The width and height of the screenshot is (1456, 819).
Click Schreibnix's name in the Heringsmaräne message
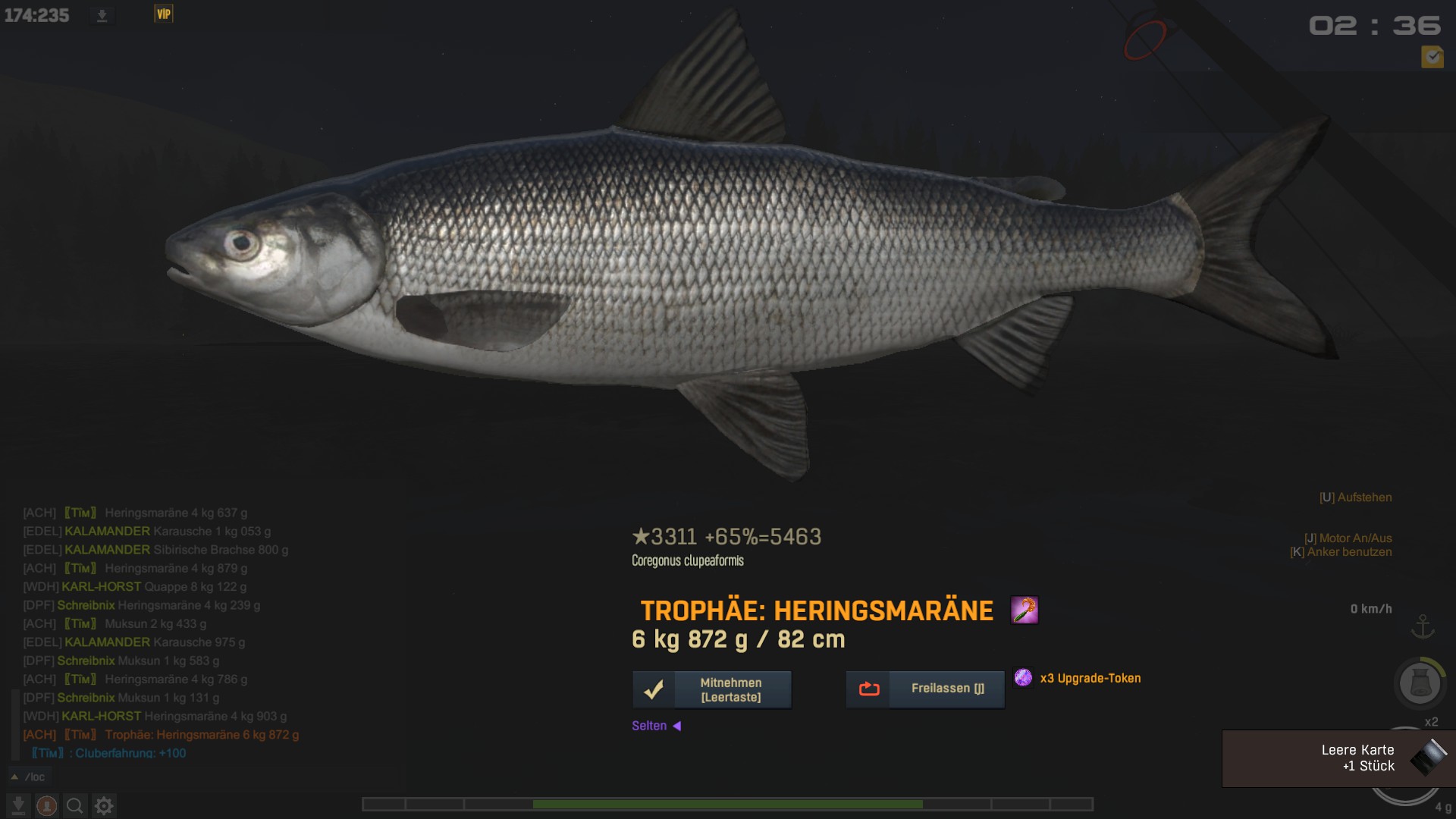point(86,605)
